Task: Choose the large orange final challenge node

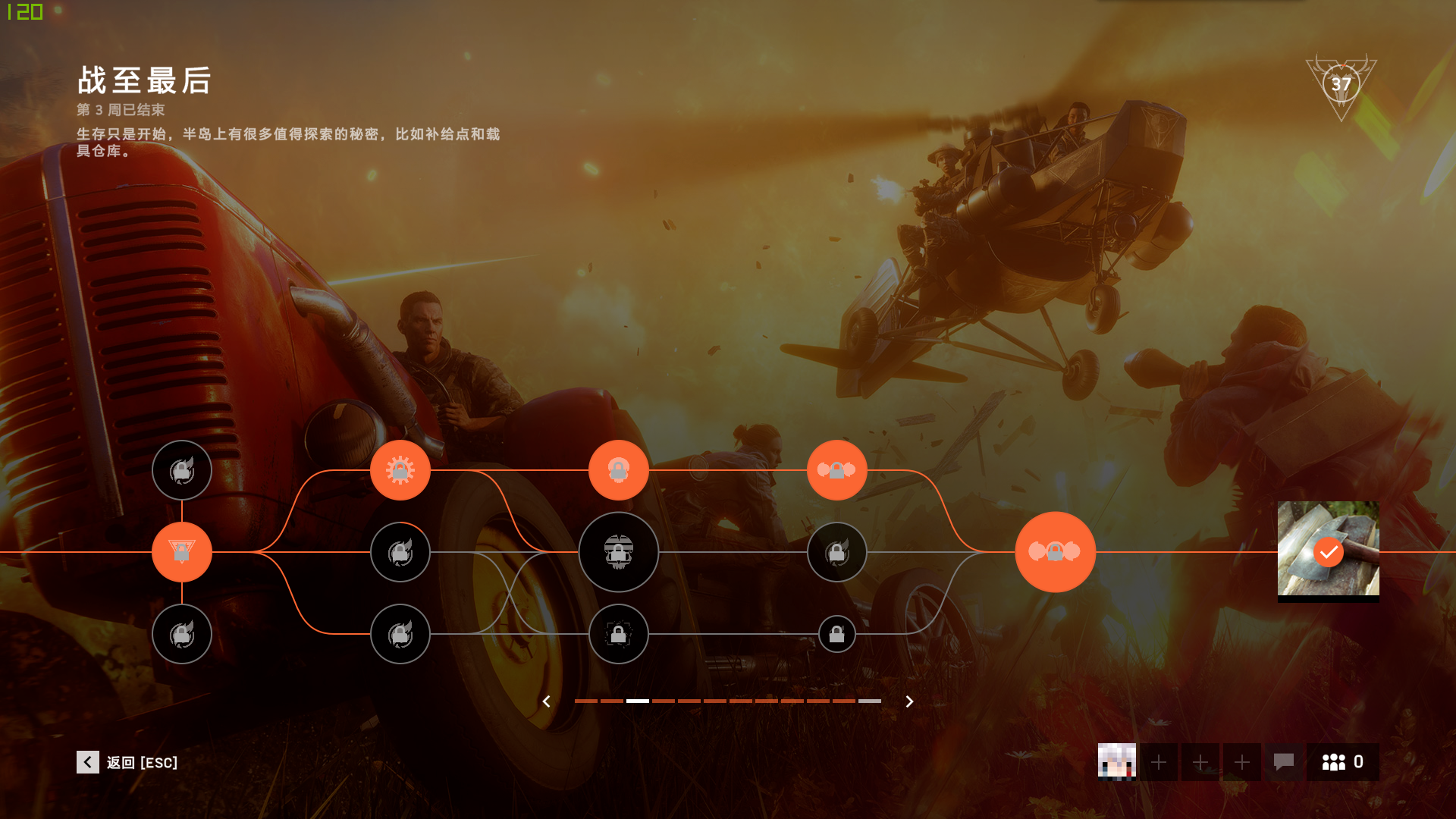Action: (1055, 552)
